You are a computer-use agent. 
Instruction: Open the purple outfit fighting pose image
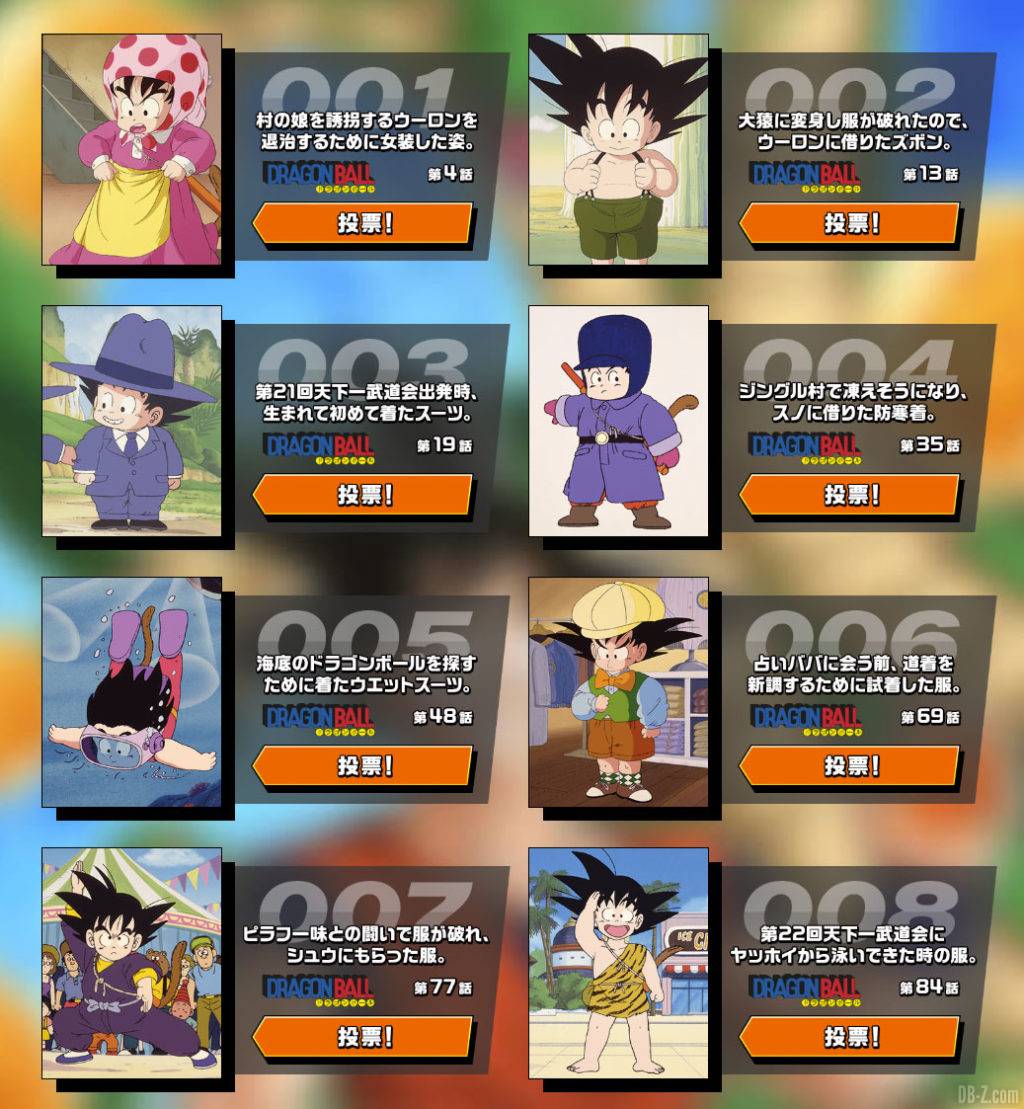131,963
